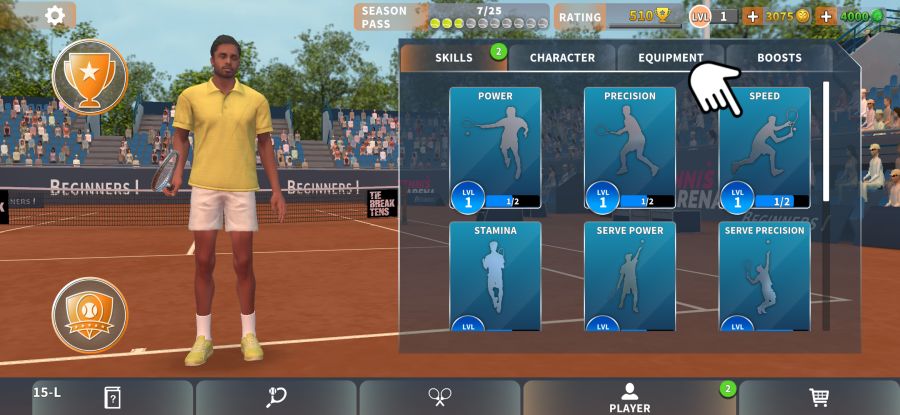Open the Season Pass progress
Screen dimensions: 900x415
(x=452, y=16)
